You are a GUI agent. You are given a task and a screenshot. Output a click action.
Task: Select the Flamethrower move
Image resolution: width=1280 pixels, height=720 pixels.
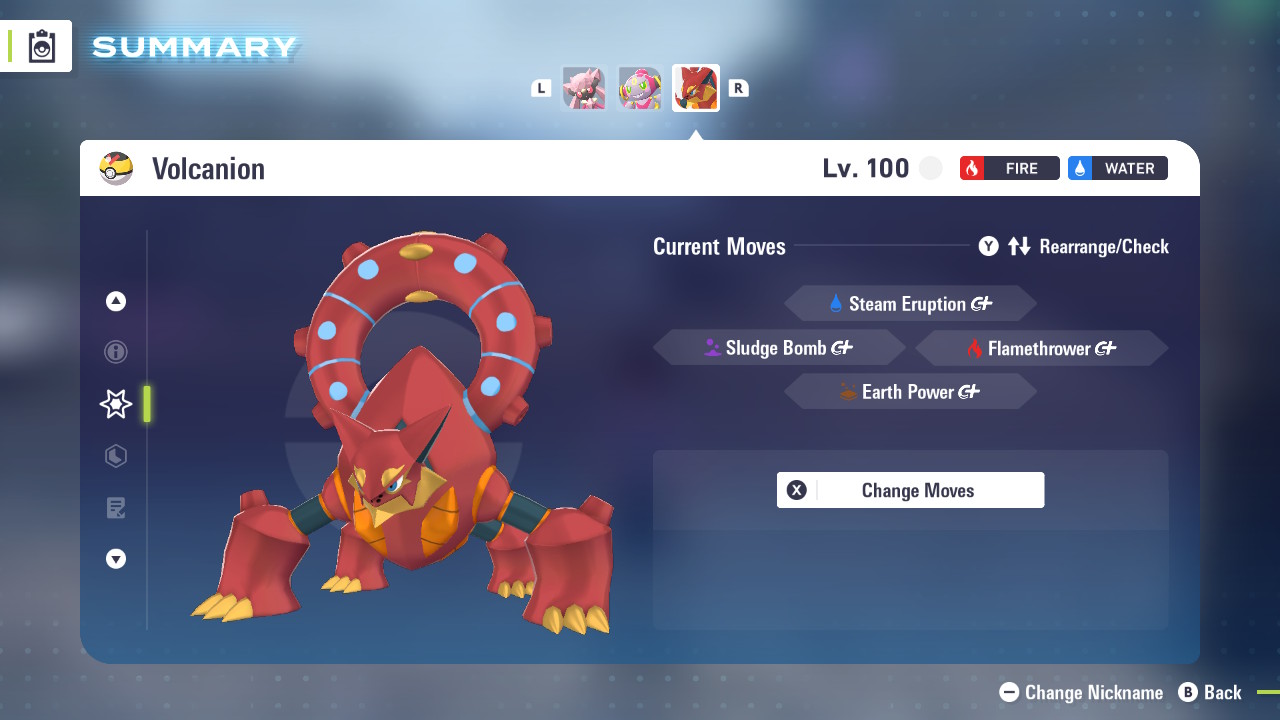pos(1041,347)
